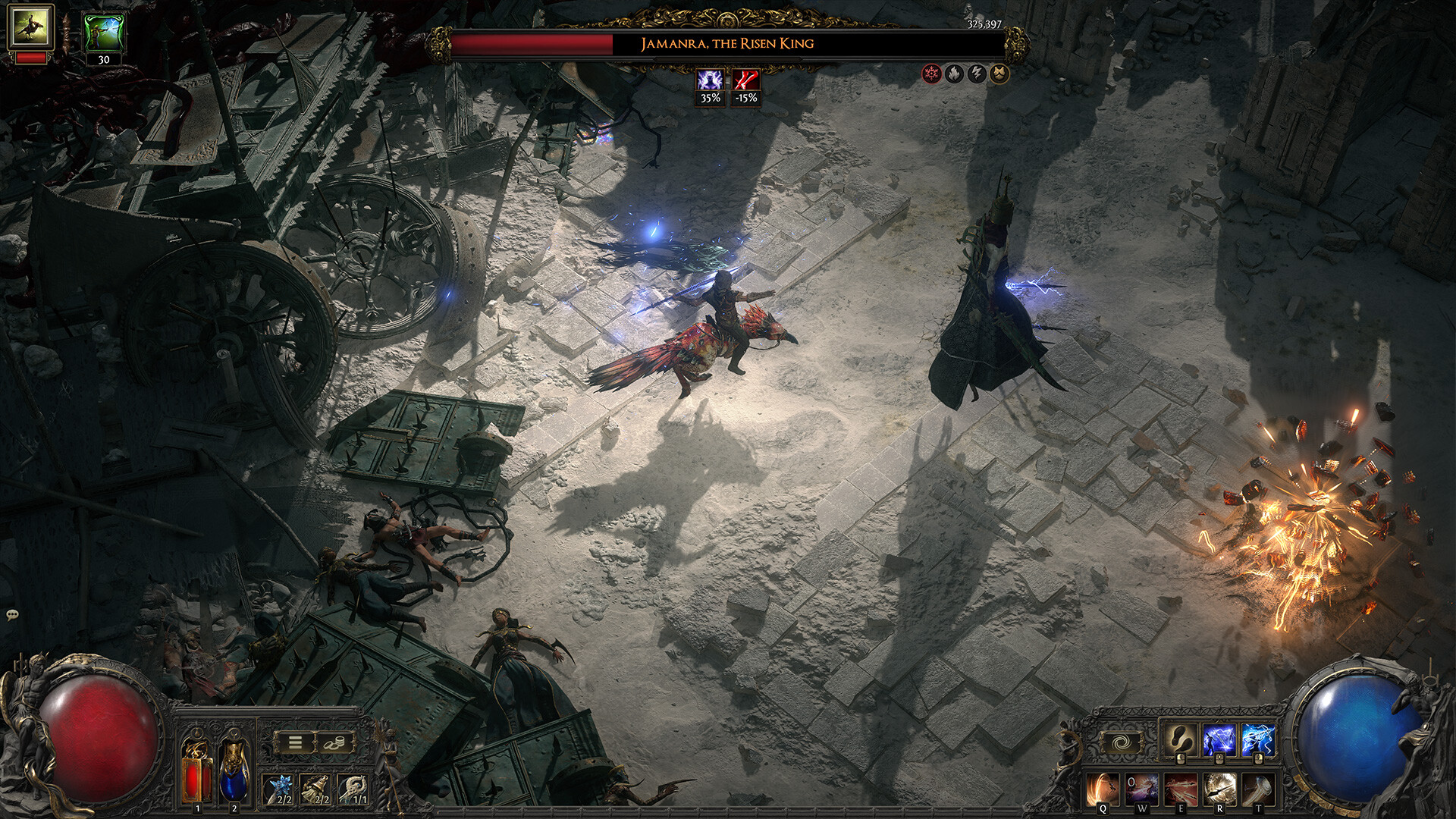Click the boss's fire resistance flame icon
1456x819 pixels.
(x=953, y=73)
